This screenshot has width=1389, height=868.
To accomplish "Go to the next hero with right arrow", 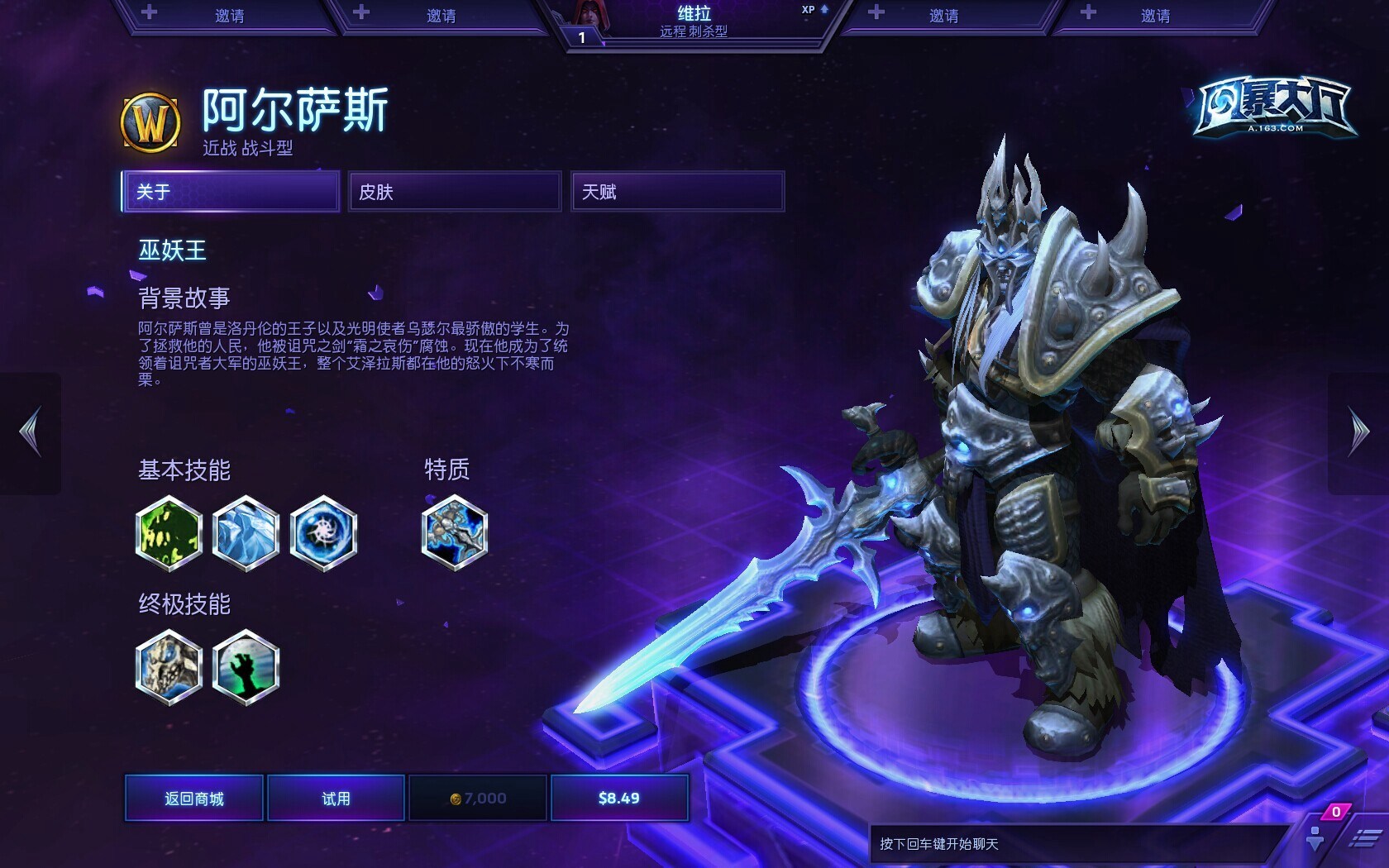I will 1358,432.
